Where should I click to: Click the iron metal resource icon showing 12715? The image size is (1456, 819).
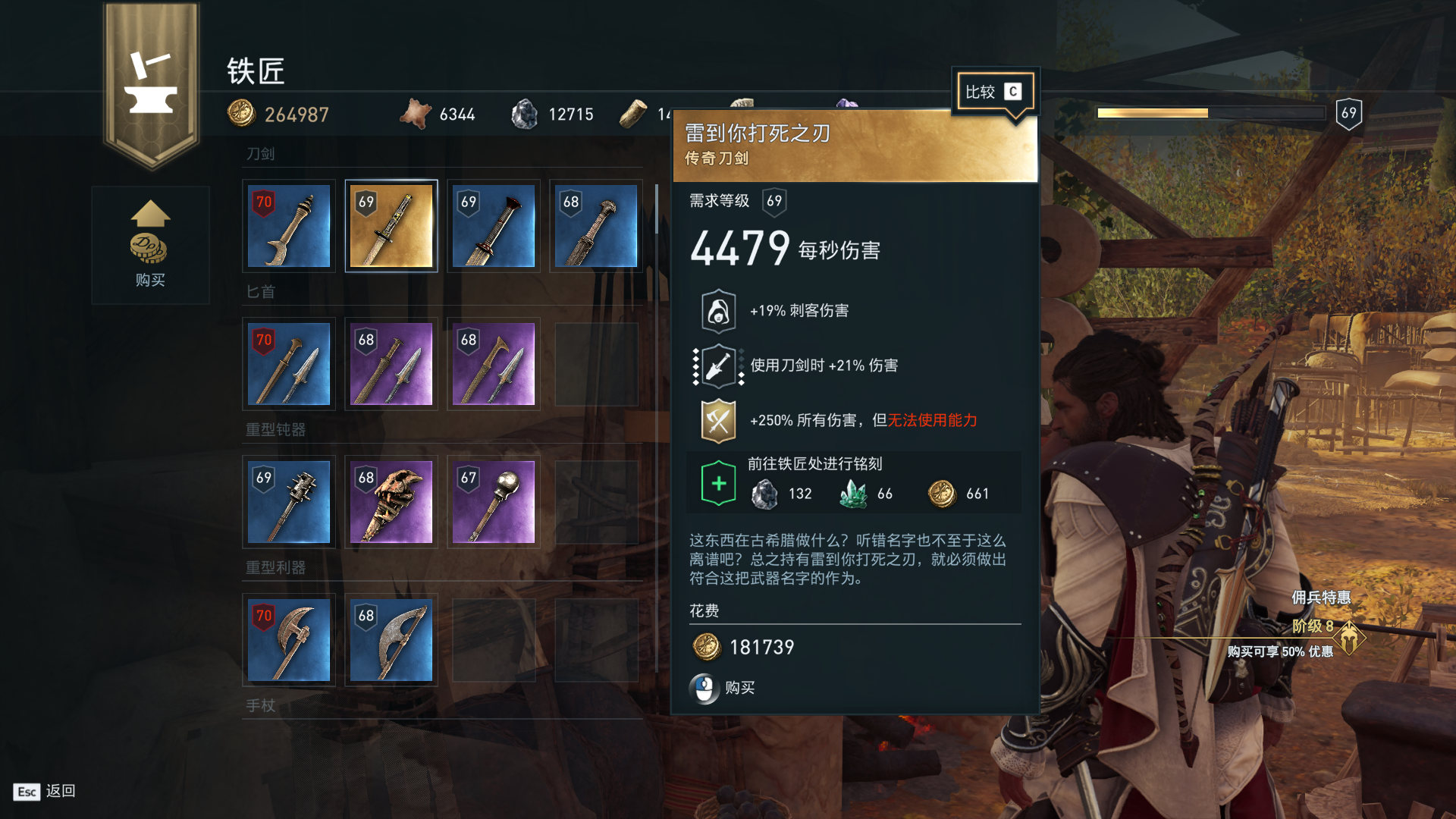[x=525, y=114]
